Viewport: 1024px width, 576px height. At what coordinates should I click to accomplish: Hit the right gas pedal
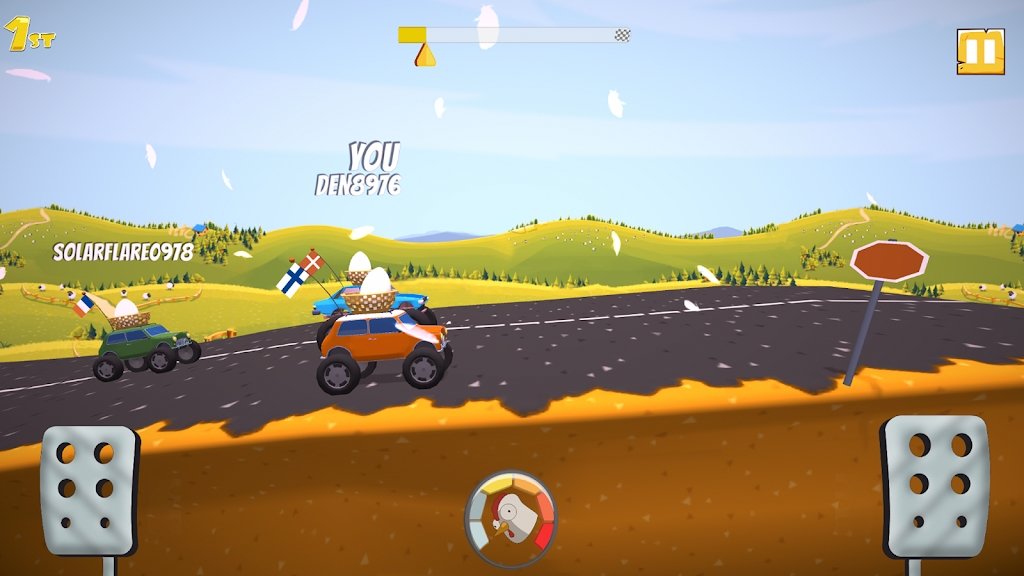935,487
